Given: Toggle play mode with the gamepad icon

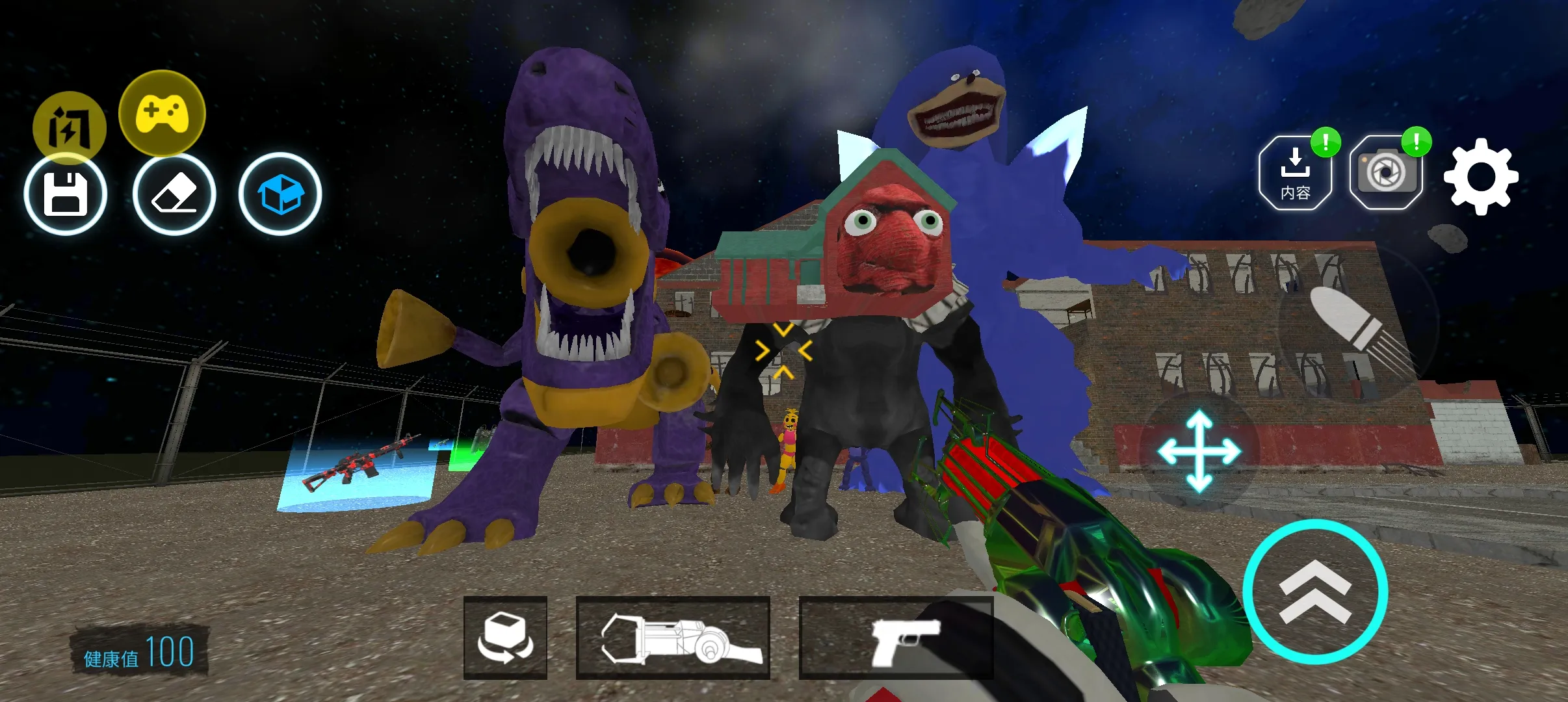Looking at the screenshot, I should 162,112.
